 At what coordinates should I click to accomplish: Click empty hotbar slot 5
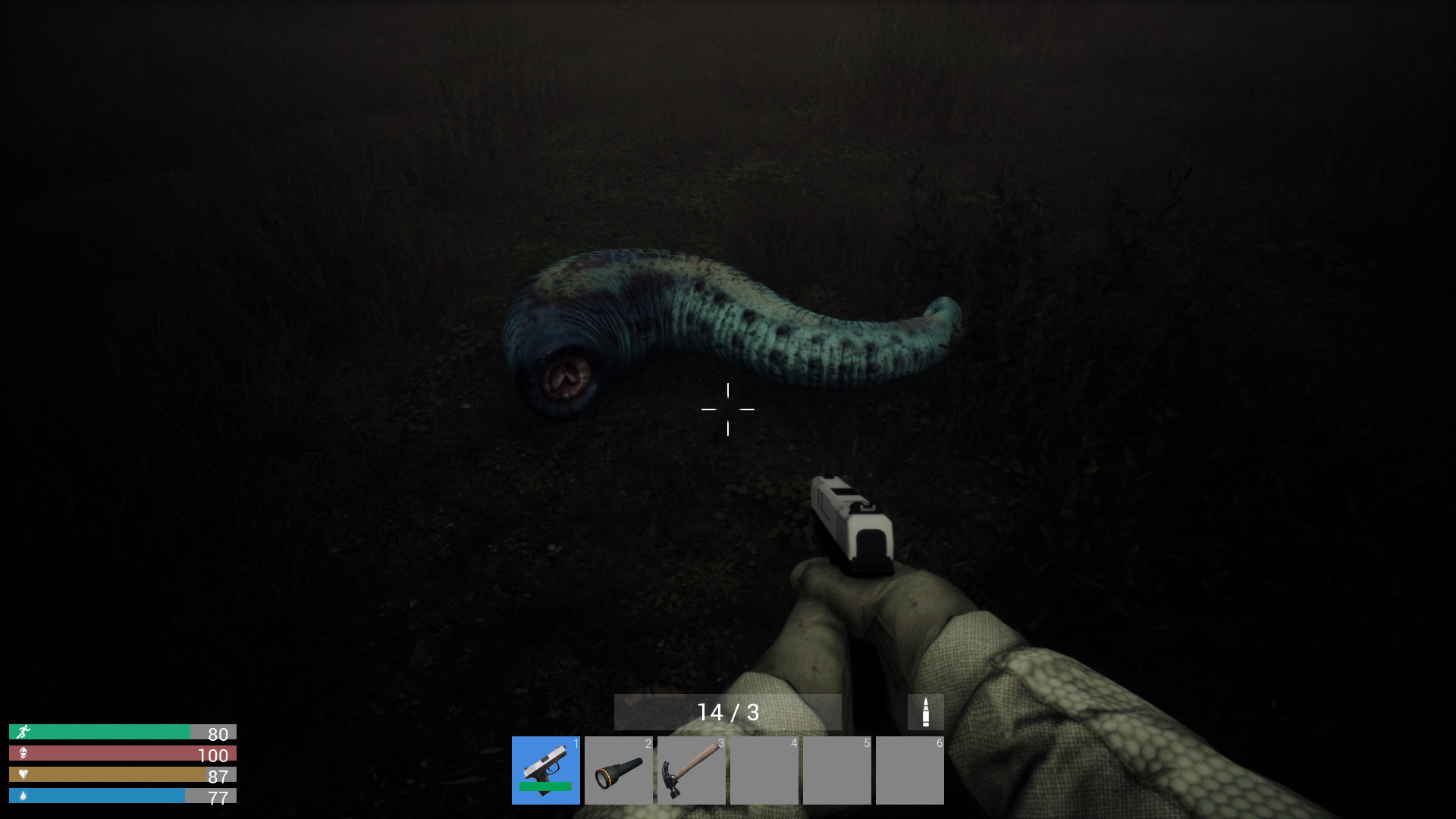click(837, 770)
